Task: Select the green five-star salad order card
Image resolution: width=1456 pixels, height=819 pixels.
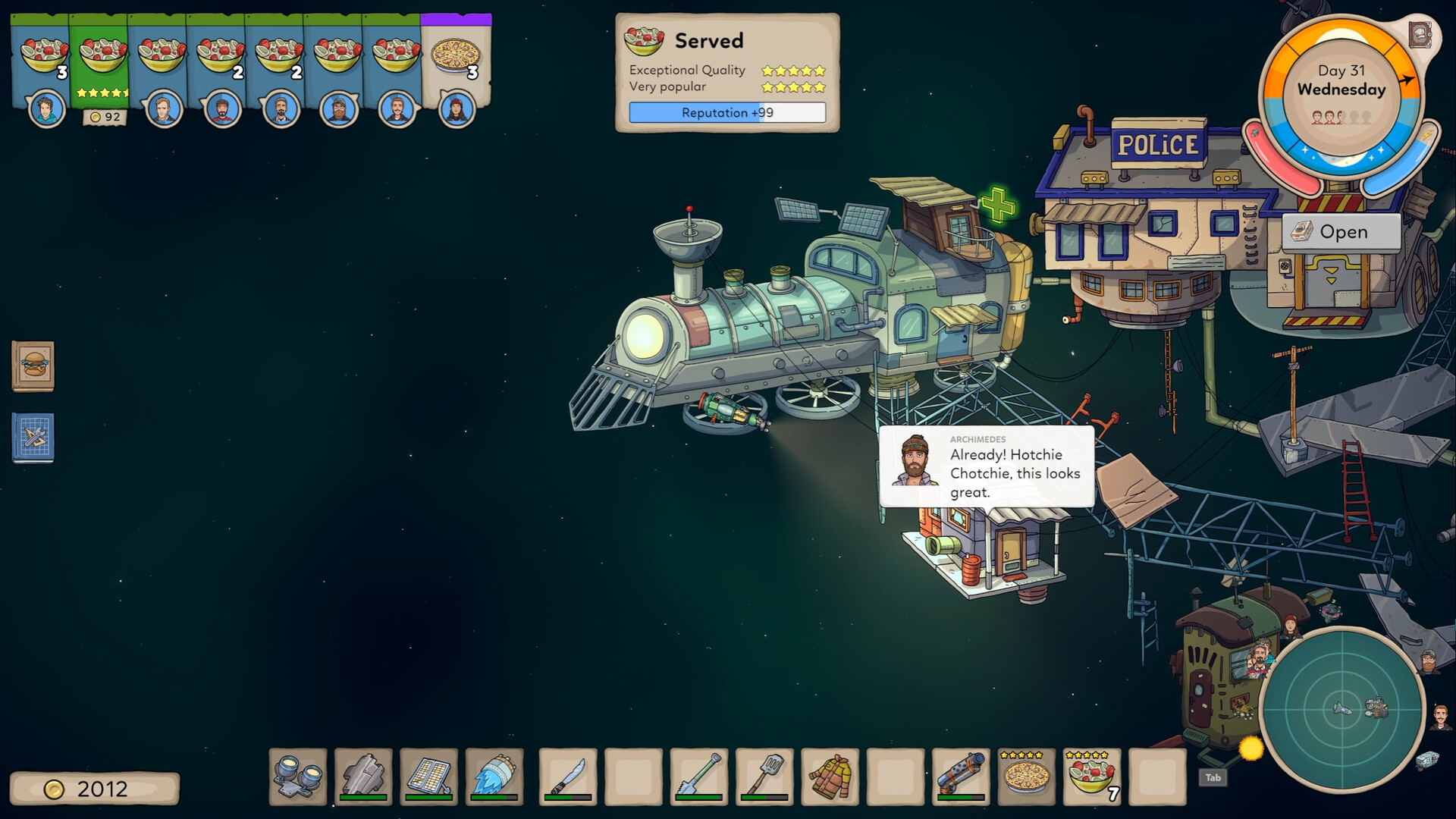Action: pos(102,53)
